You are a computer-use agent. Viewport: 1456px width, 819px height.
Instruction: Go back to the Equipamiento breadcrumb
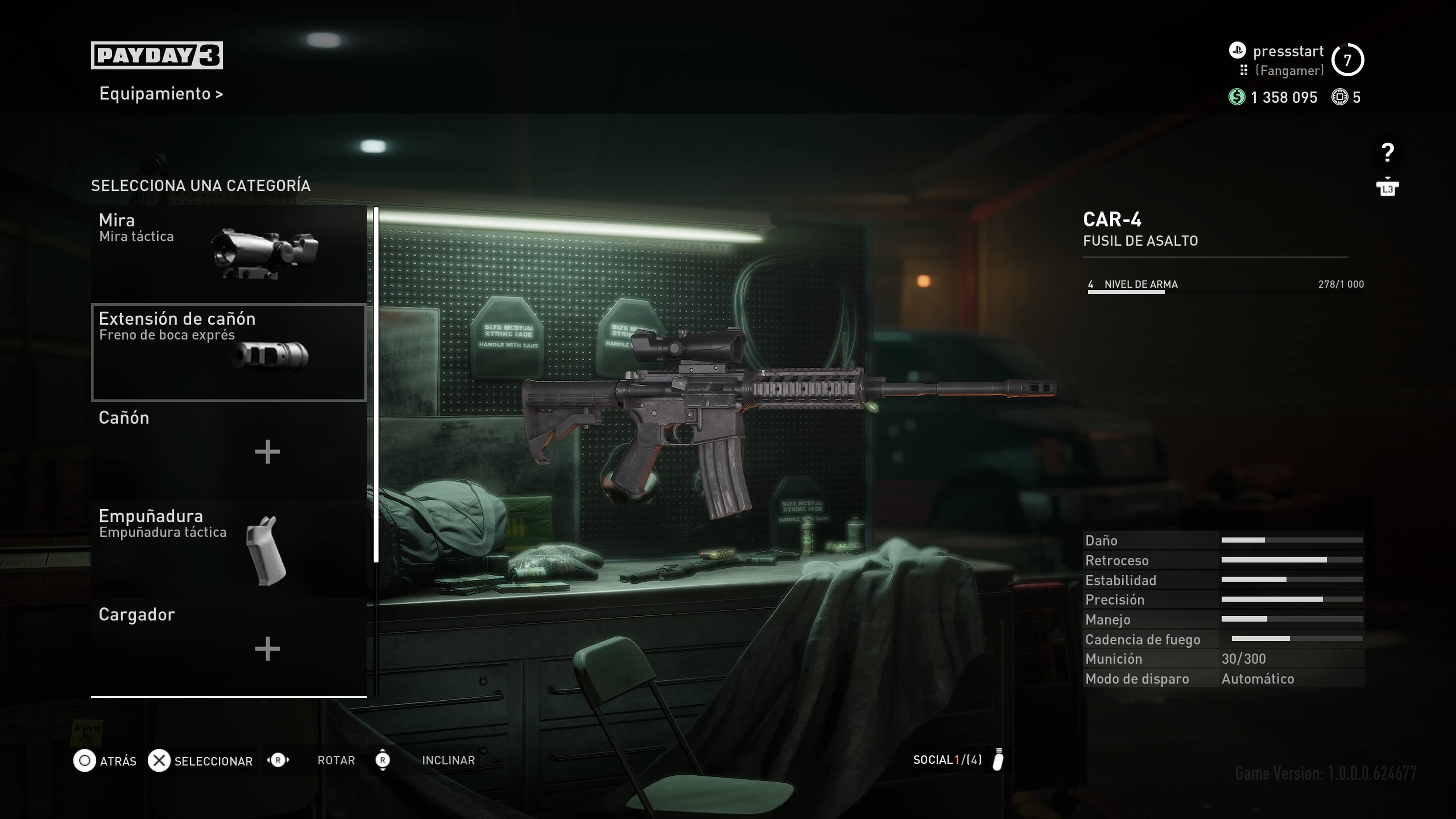coord(160,94)
